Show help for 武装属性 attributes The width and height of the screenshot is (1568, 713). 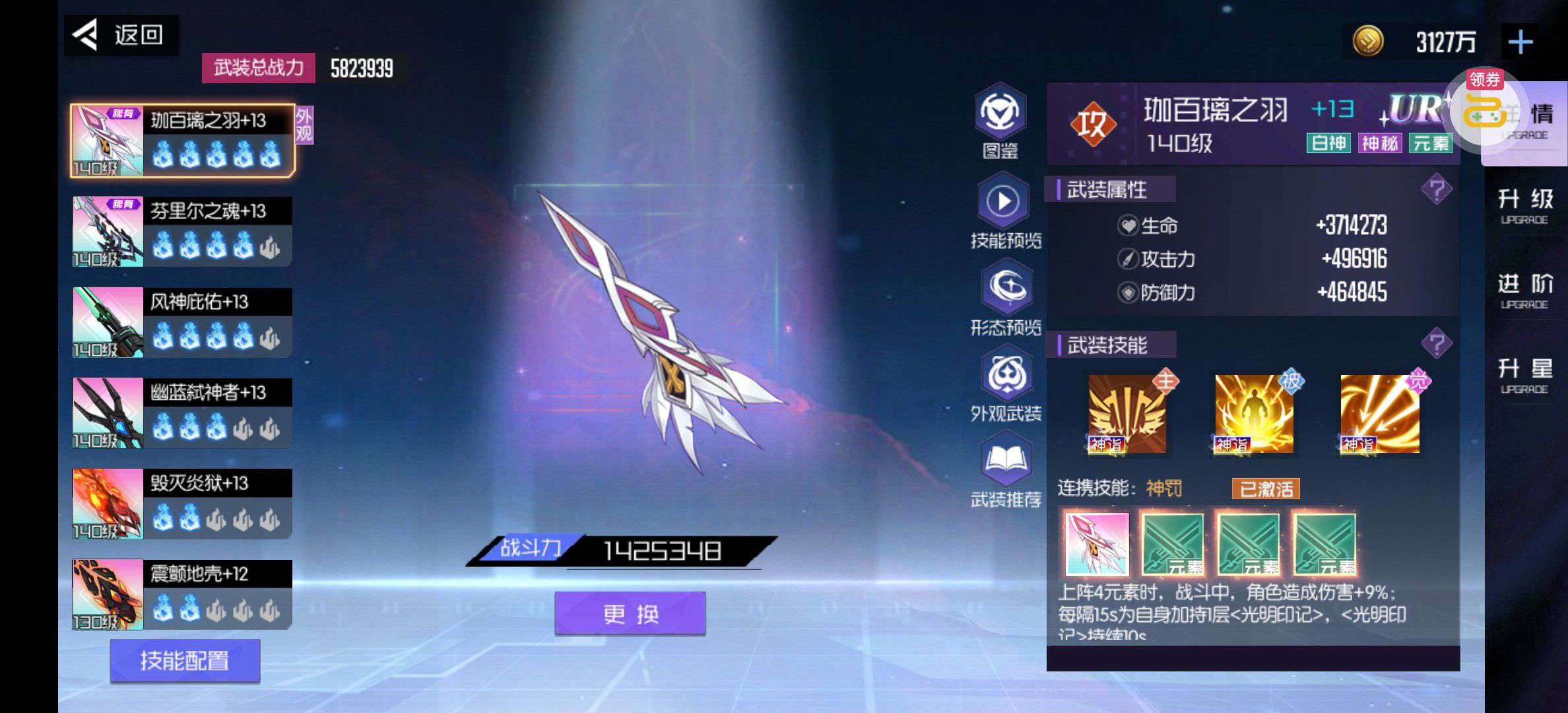tap(1437, 190)
